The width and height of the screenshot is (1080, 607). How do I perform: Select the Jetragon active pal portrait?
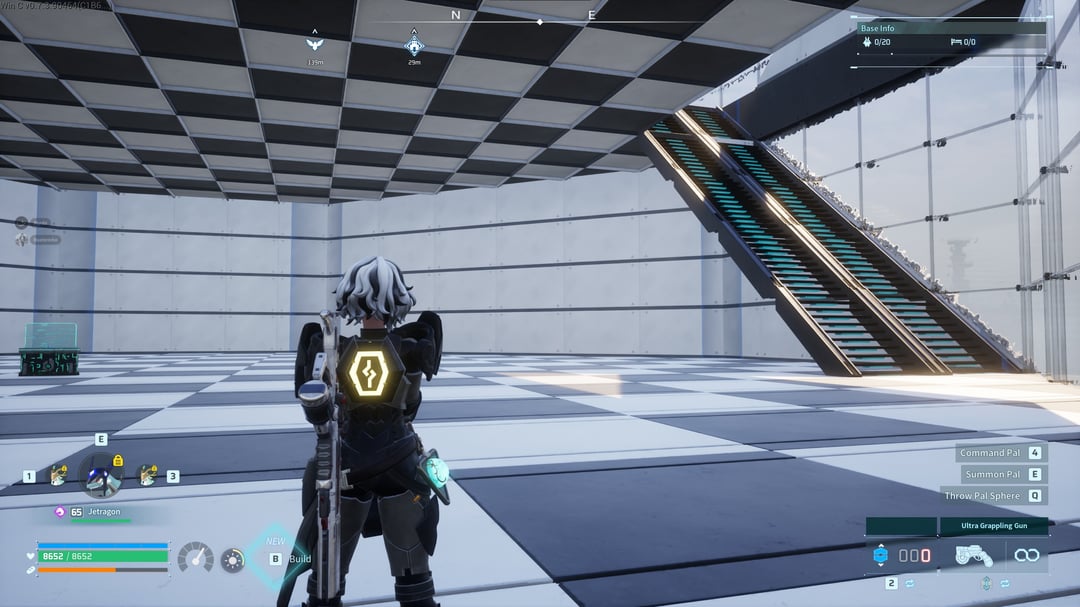[x=101, y=475]
